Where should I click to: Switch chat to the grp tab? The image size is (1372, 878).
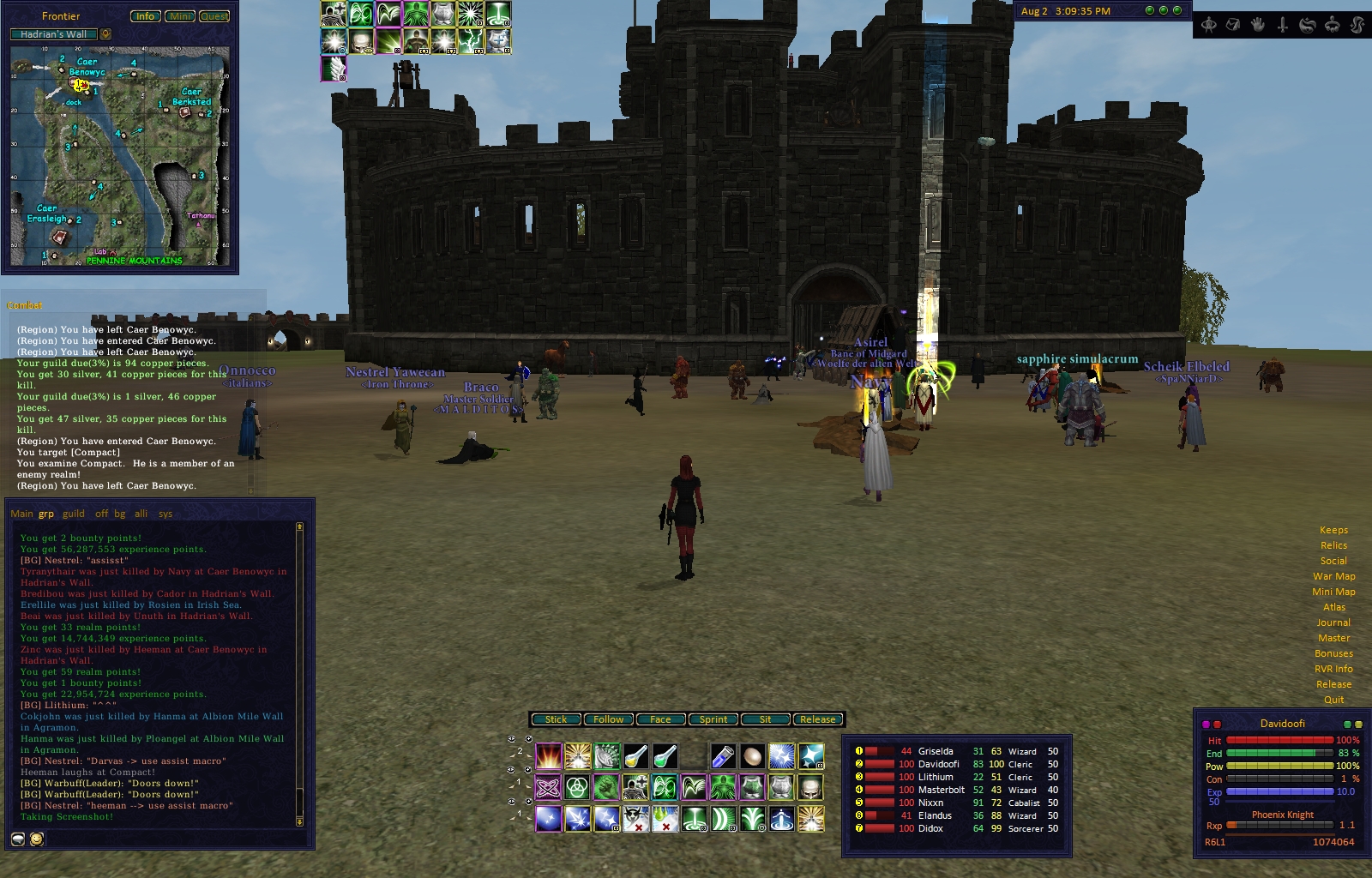point(46,514)
